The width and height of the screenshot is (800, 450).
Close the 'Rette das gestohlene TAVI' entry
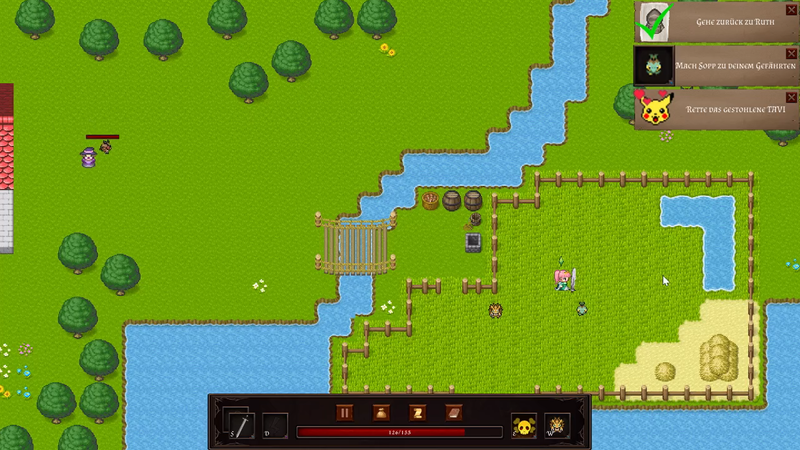pos(792,96)
